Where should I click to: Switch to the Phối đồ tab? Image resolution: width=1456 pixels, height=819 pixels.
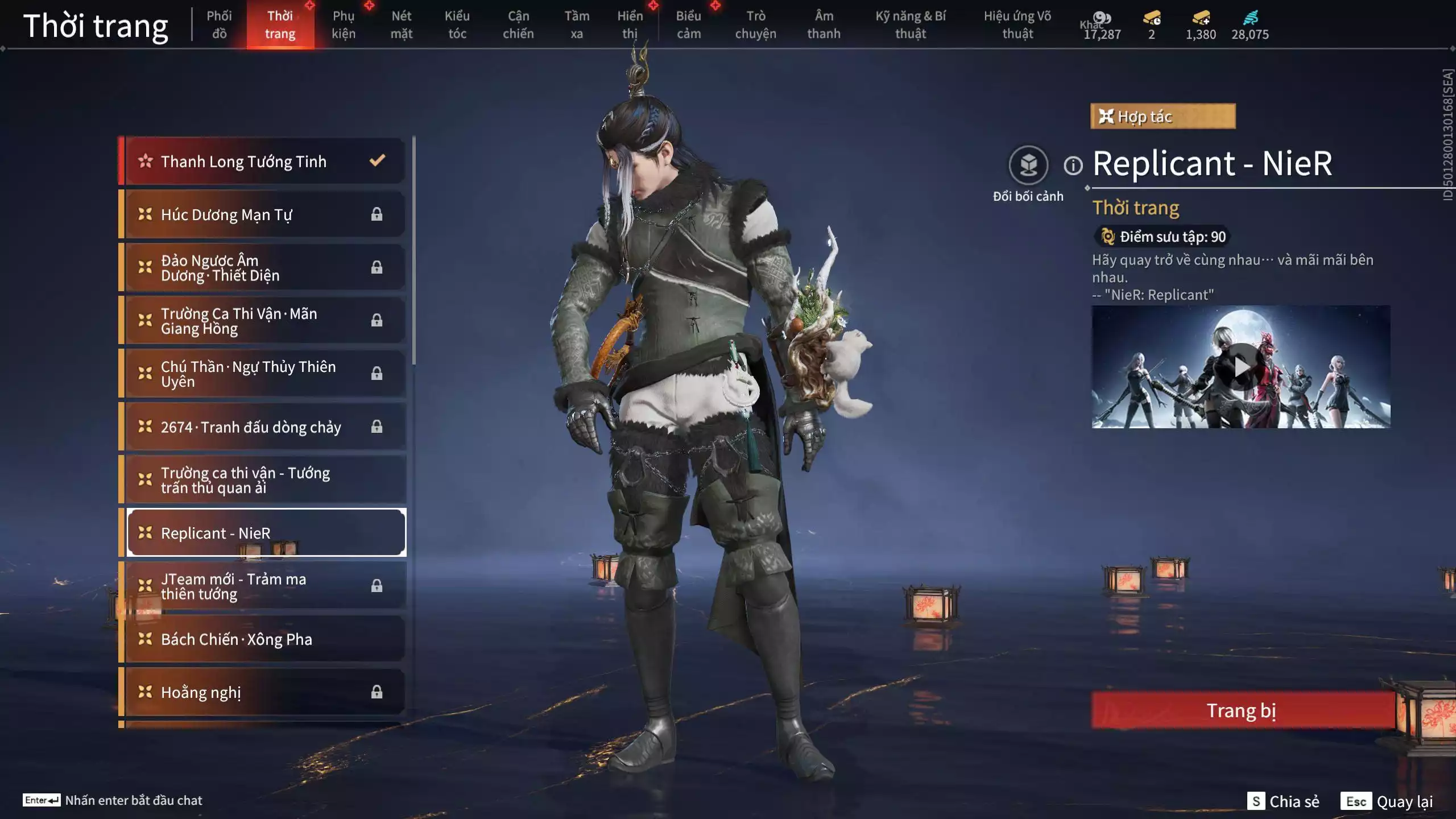(219, 24)
